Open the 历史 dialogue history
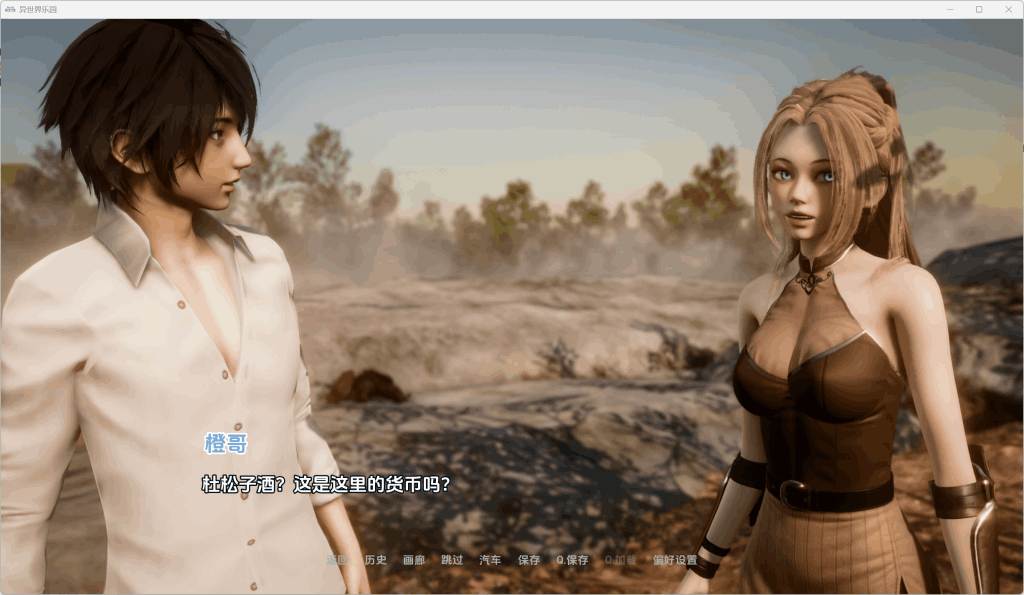This screenshot has width=1024, height=595. coord(375,560)
